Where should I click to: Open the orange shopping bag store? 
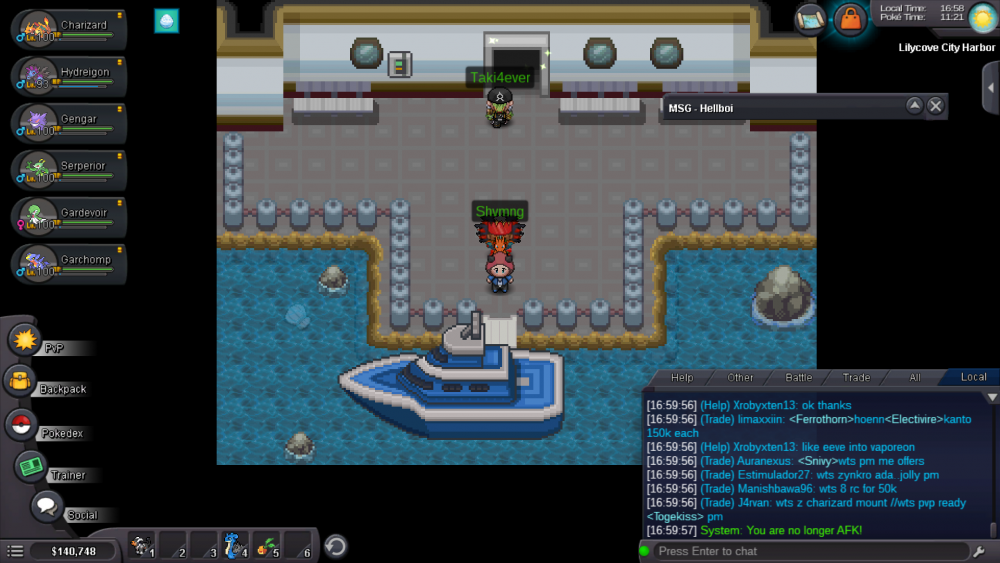850,19
